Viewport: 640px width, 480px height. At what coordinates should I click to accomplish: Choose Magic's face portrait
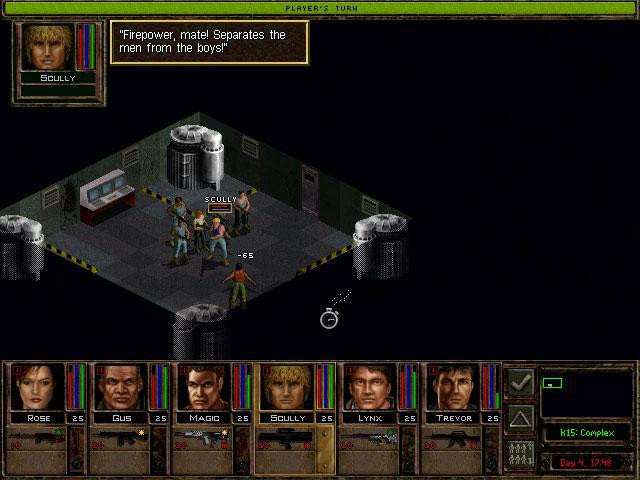coord(202,388)
